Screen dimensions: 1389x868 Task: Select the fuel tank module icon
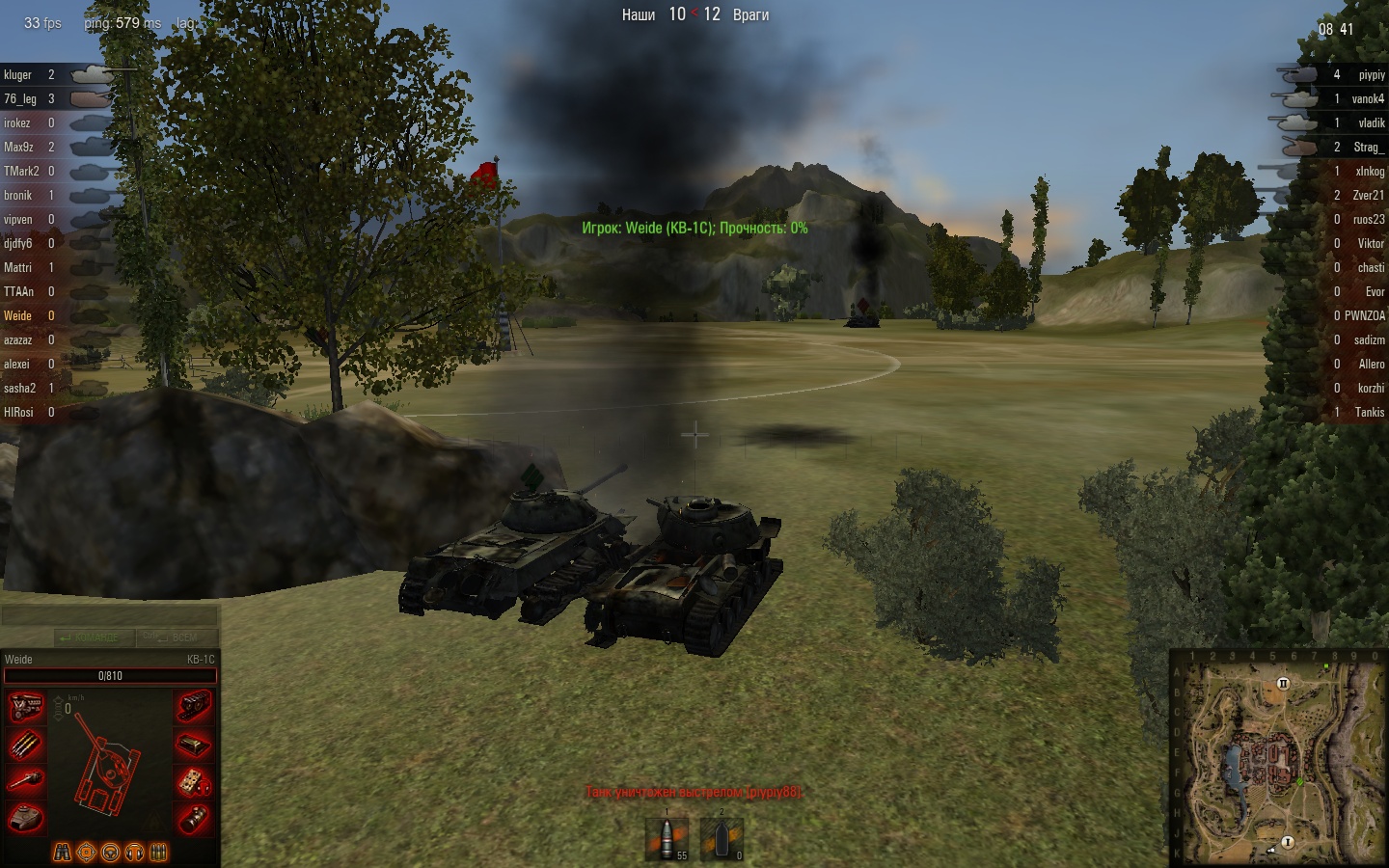pos(193,745)
